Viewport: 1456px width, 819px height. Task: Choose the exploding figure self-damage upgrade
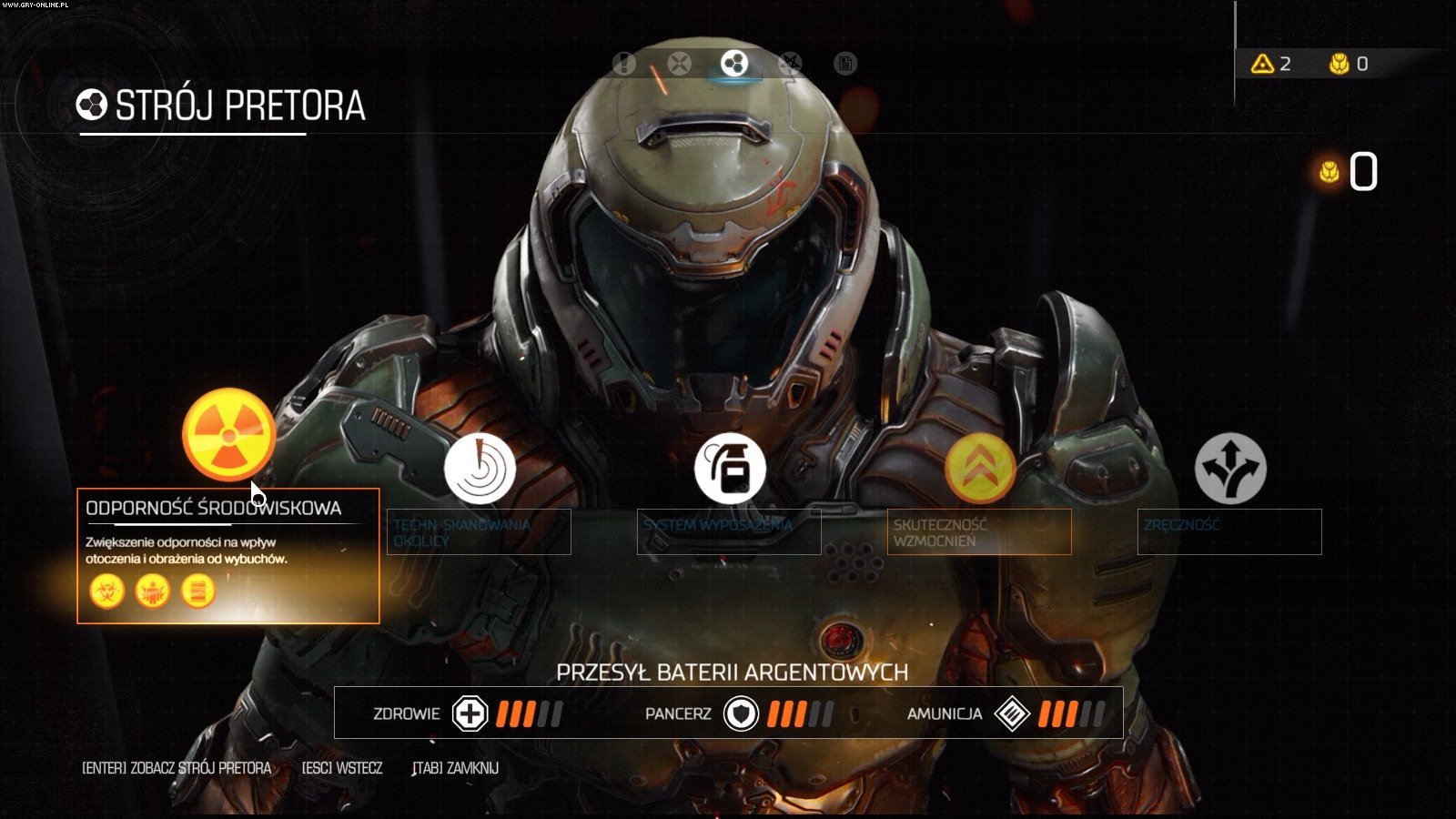pos(152,591)
